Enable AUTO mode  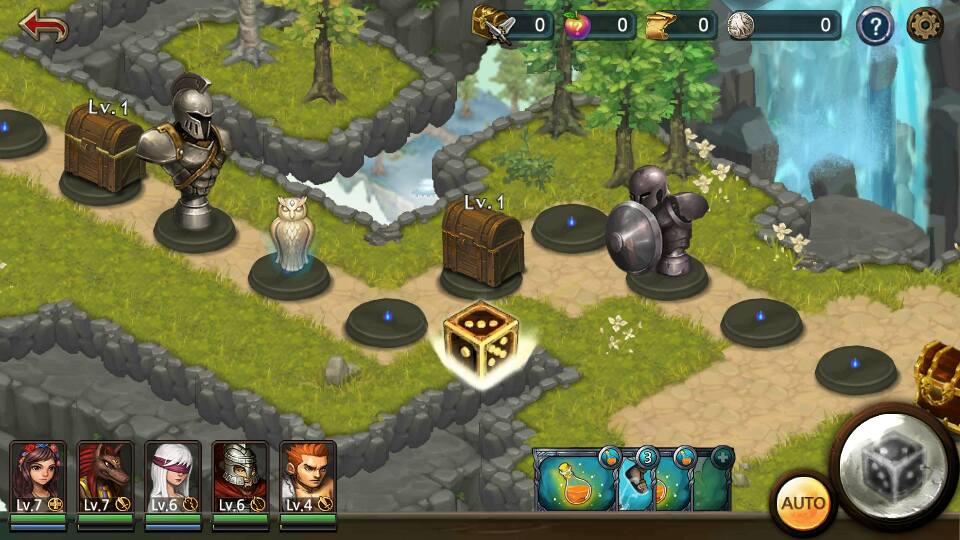802,502
